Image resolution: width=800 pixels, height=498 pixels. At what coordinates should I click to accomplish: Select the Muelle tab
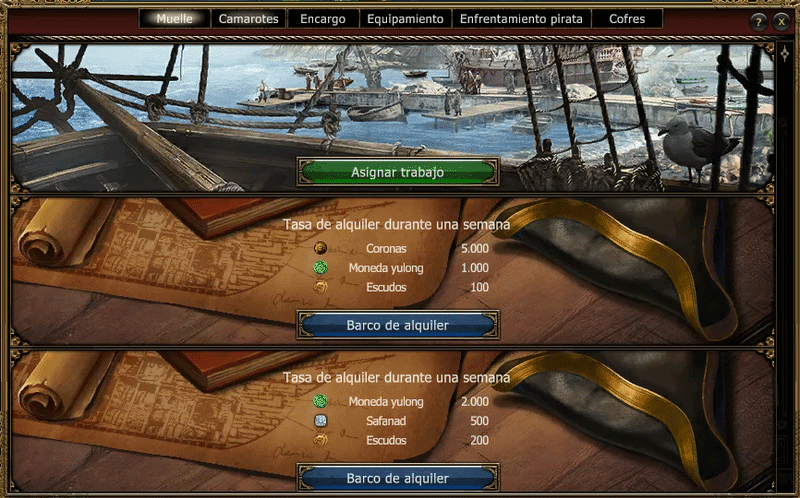pyautogui.click(x=174, y=19)
